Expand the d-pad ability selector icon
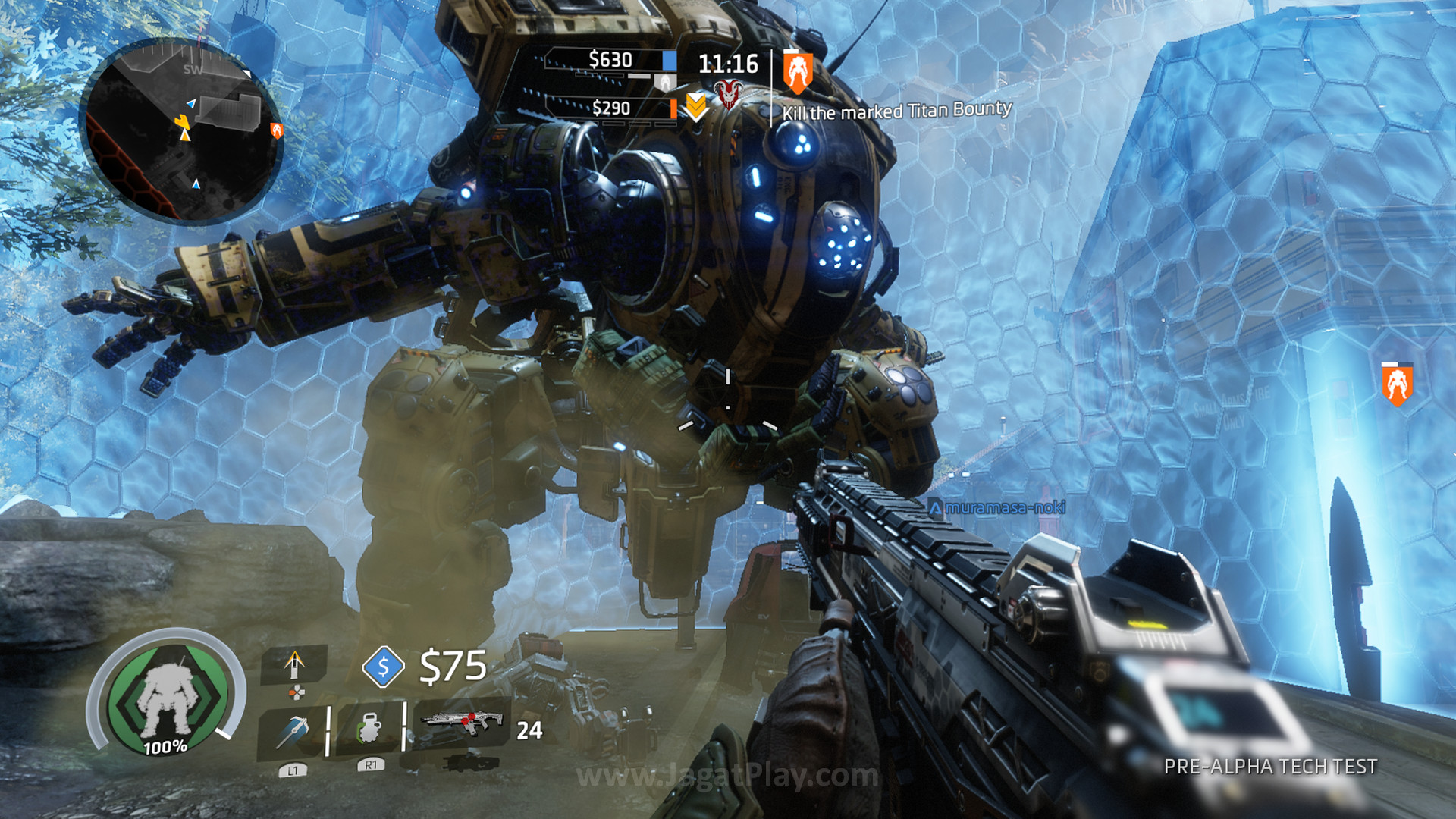The height and width of the screenshot is (819, 1456). 296,692
